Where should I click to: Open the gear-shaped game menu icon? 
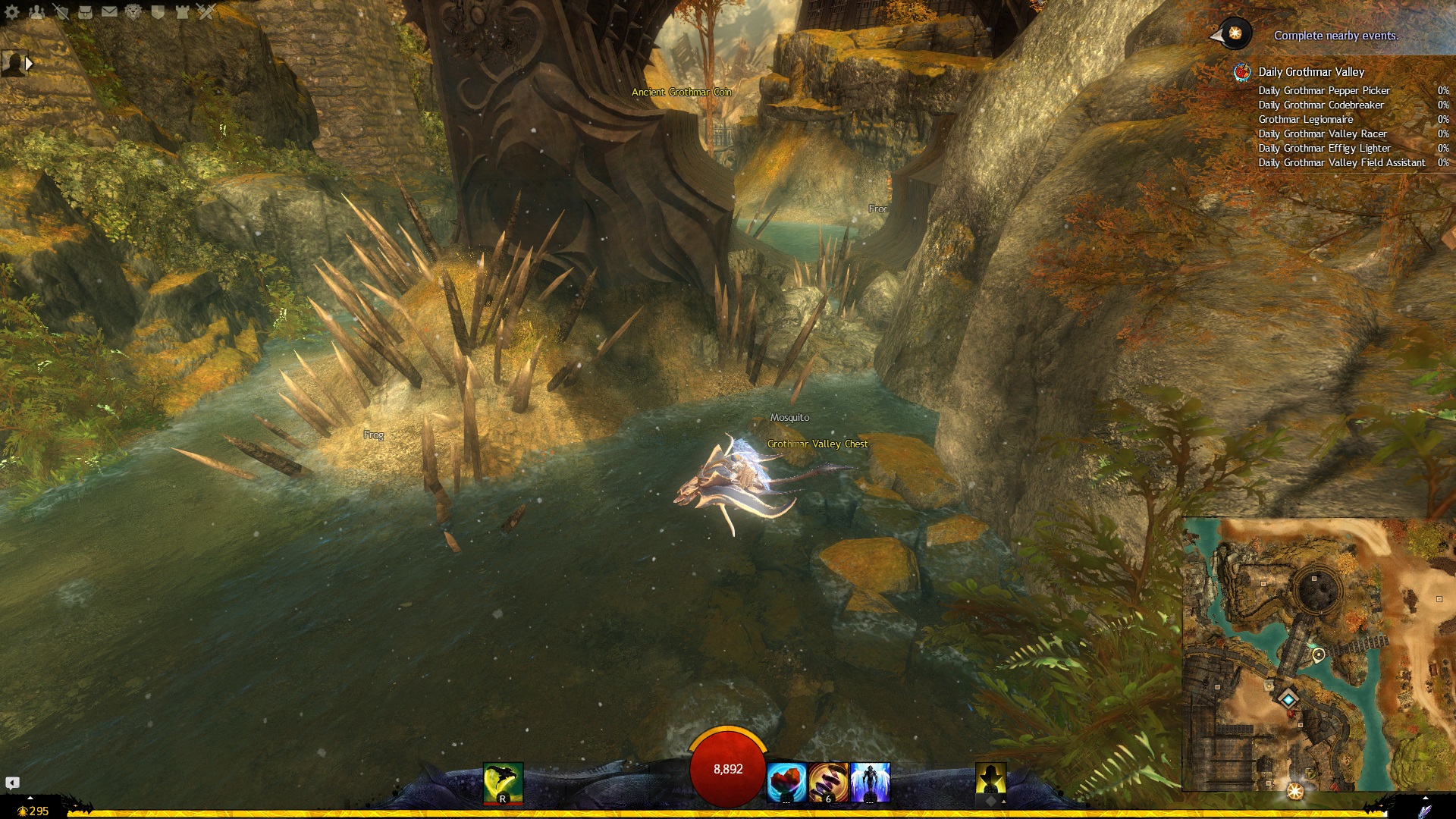[x=12, y=11]
